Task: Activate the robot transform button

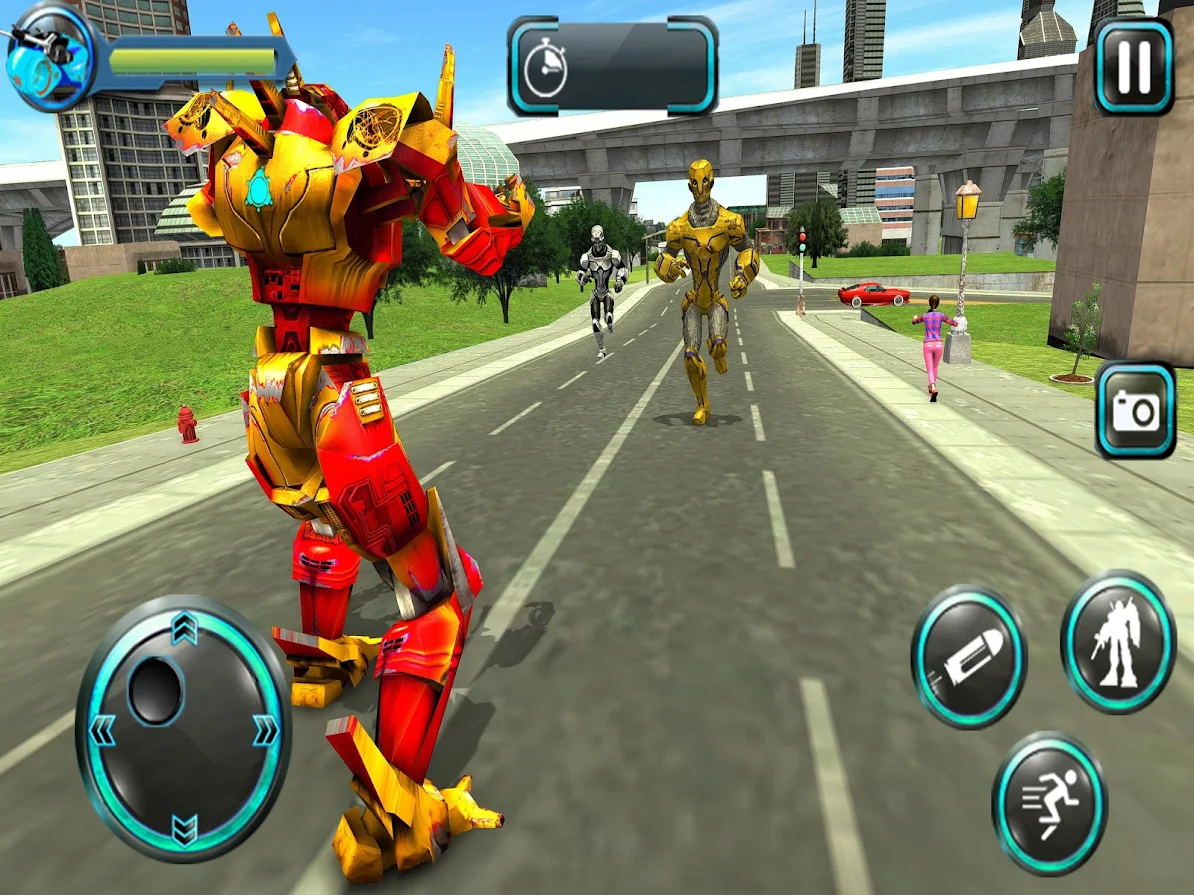Action: (1117, 642)
